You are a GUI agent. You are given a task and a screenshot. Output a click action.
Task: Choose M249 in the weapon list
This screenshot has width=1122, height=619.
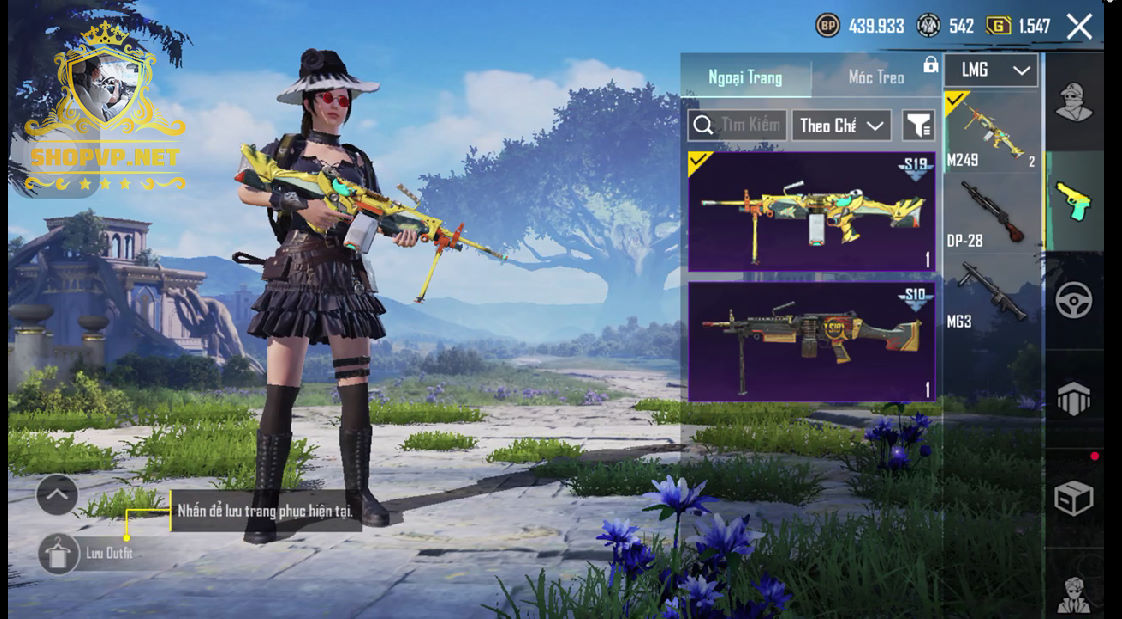point(992,131)
